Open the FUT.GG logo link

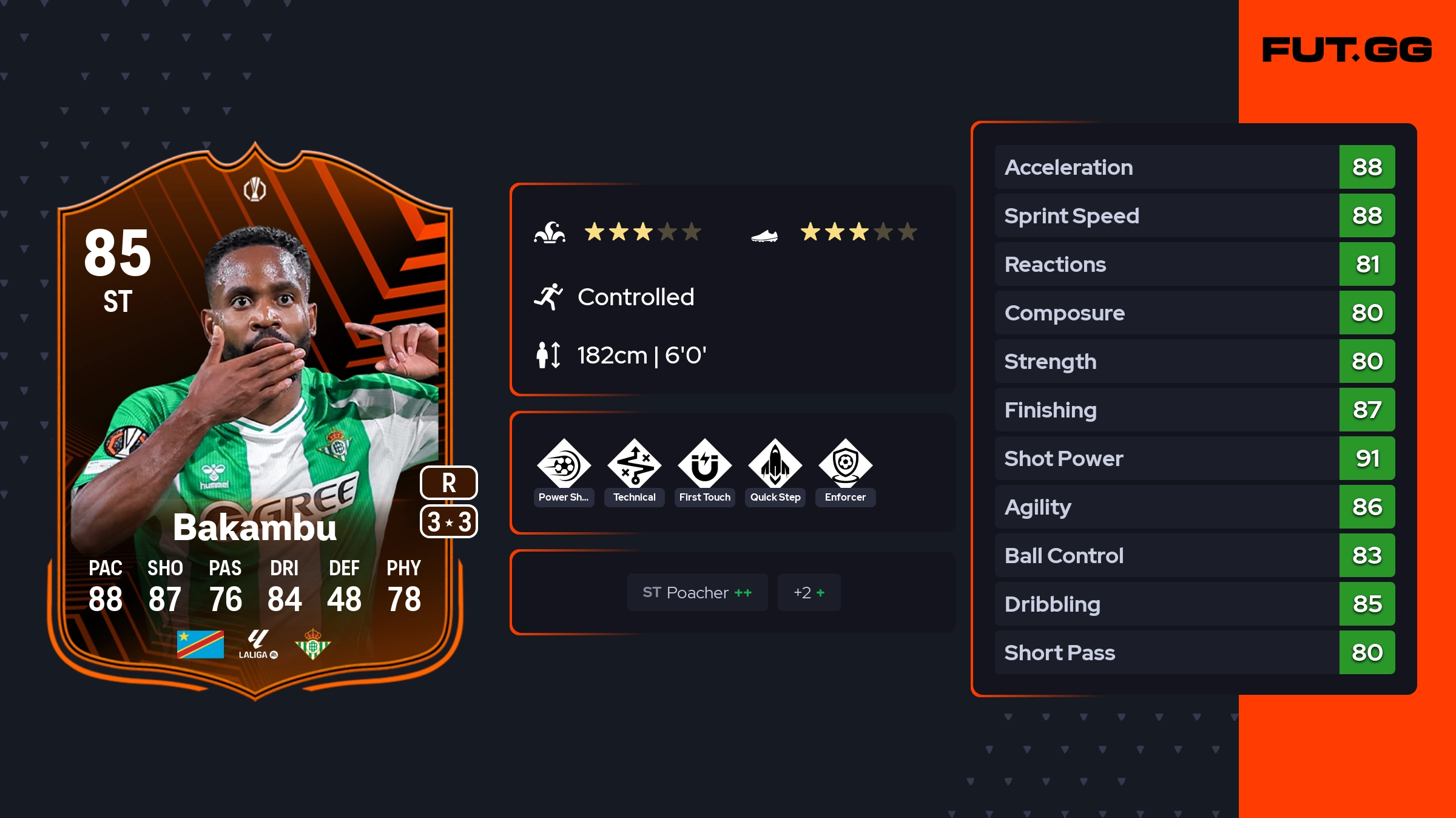(1347, 50)
